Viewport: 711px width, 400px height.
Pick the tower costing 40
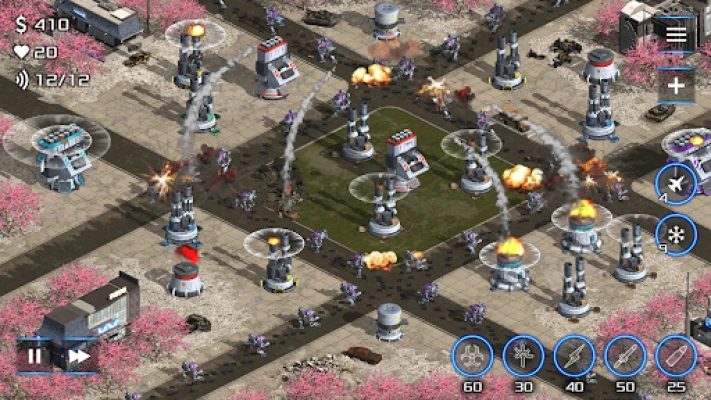tap(574, 356)
